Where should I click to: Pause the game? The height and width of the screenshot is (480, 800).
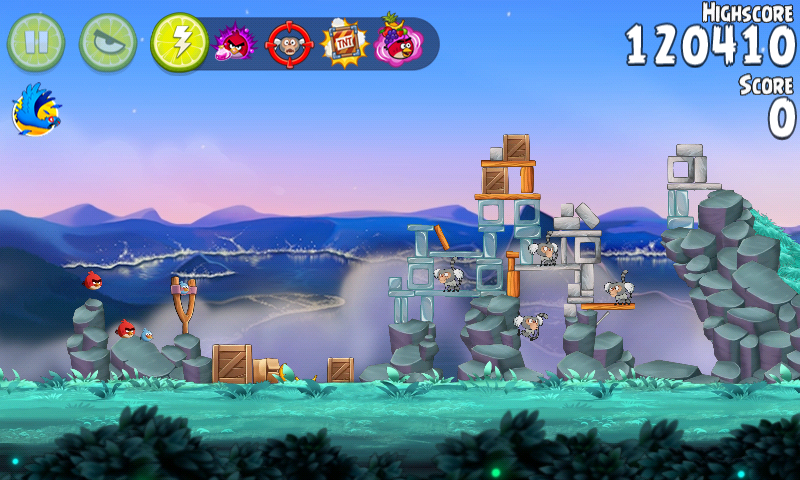pyautogui.click(x=36, y=42)
